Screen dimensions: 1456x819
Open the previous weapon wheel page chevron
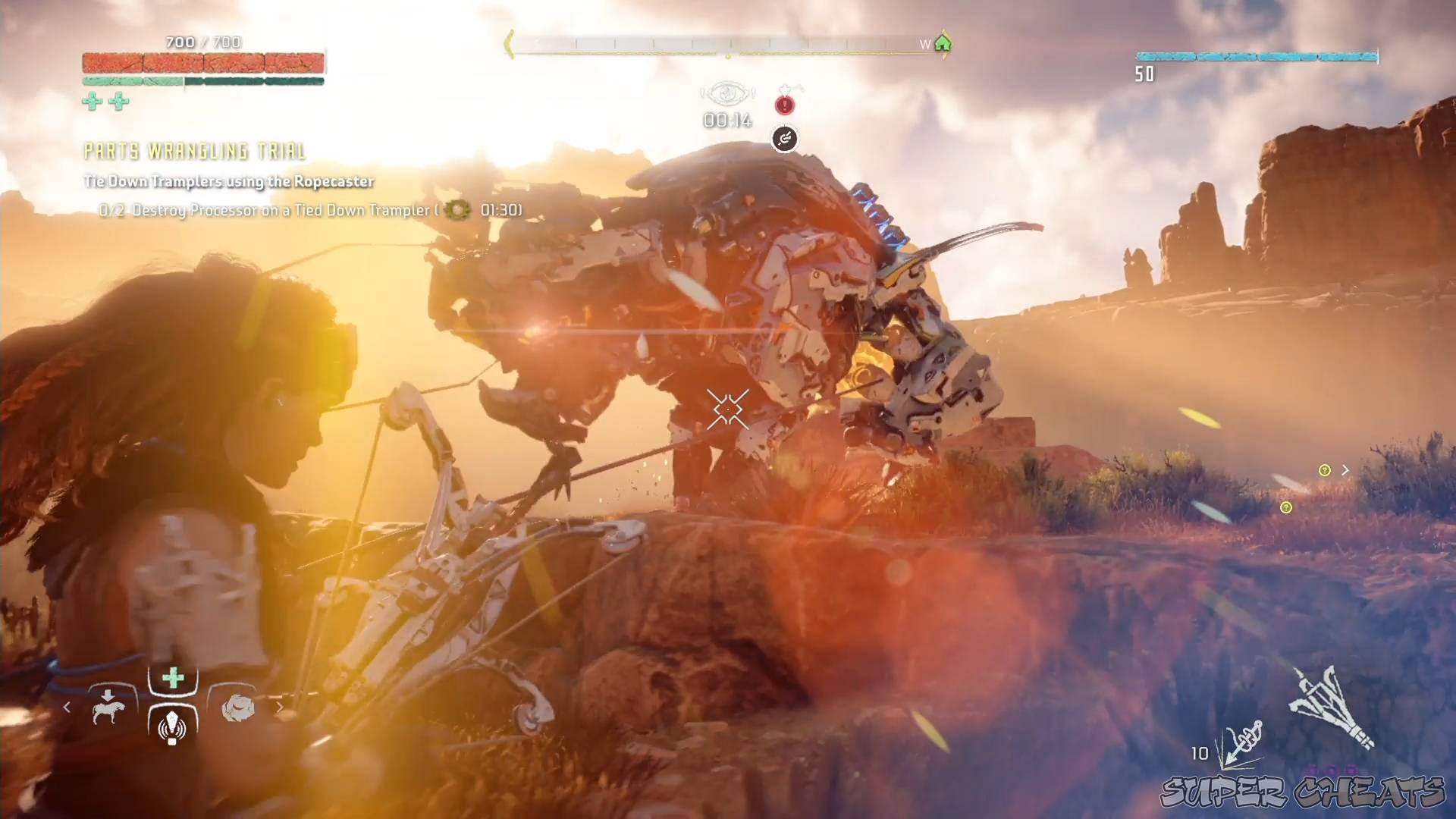point(67,706)
